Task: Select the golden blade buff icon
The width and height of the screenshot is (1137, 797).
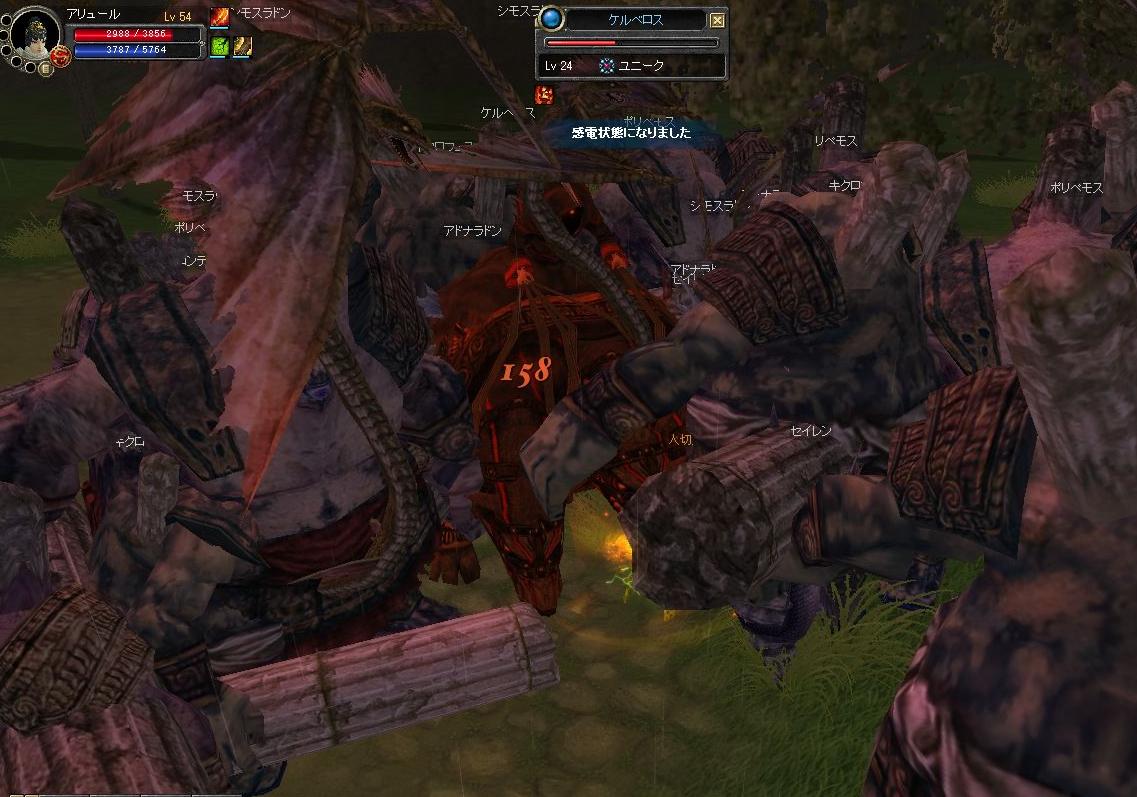Action: pos(242,45)
